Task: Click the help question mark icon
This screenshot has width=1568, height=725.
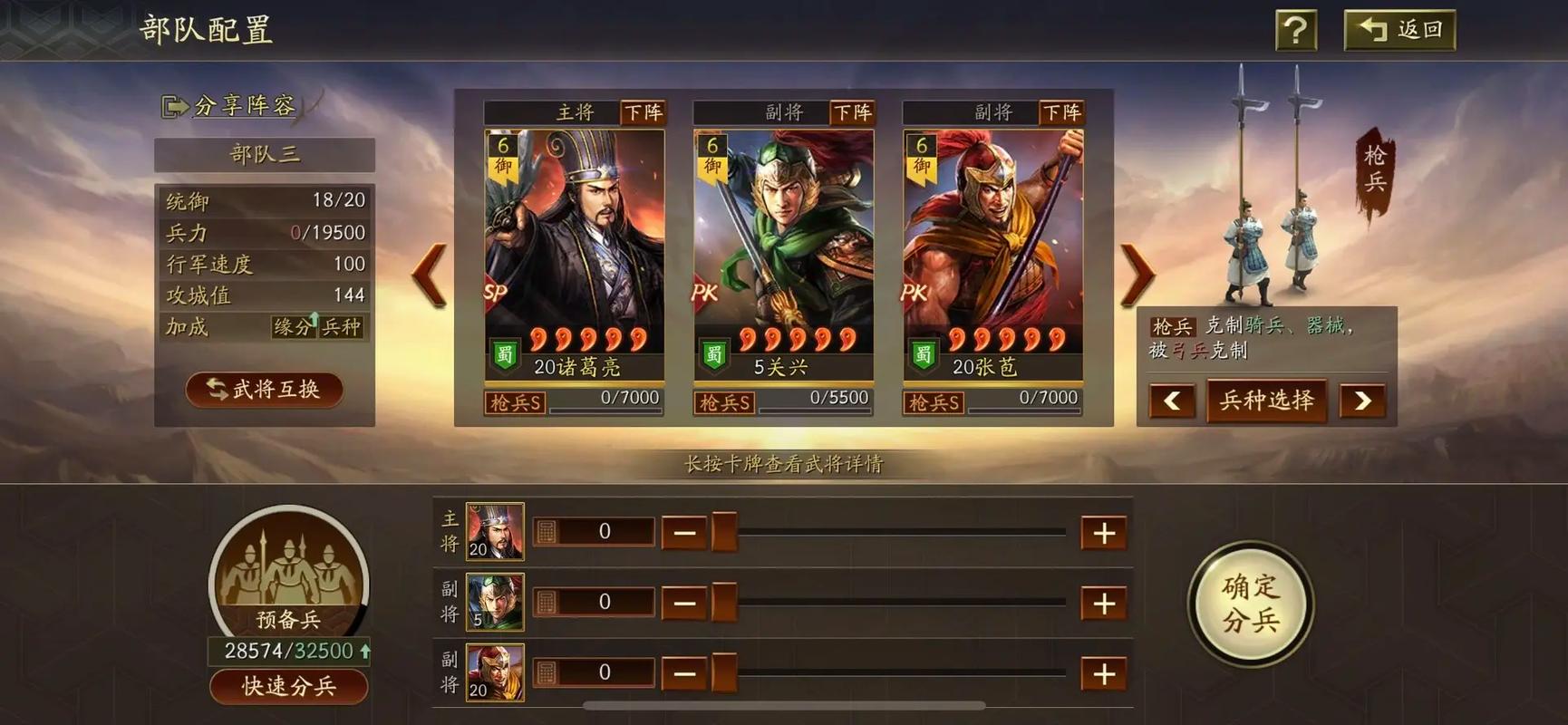Action: coord(1296,30)
